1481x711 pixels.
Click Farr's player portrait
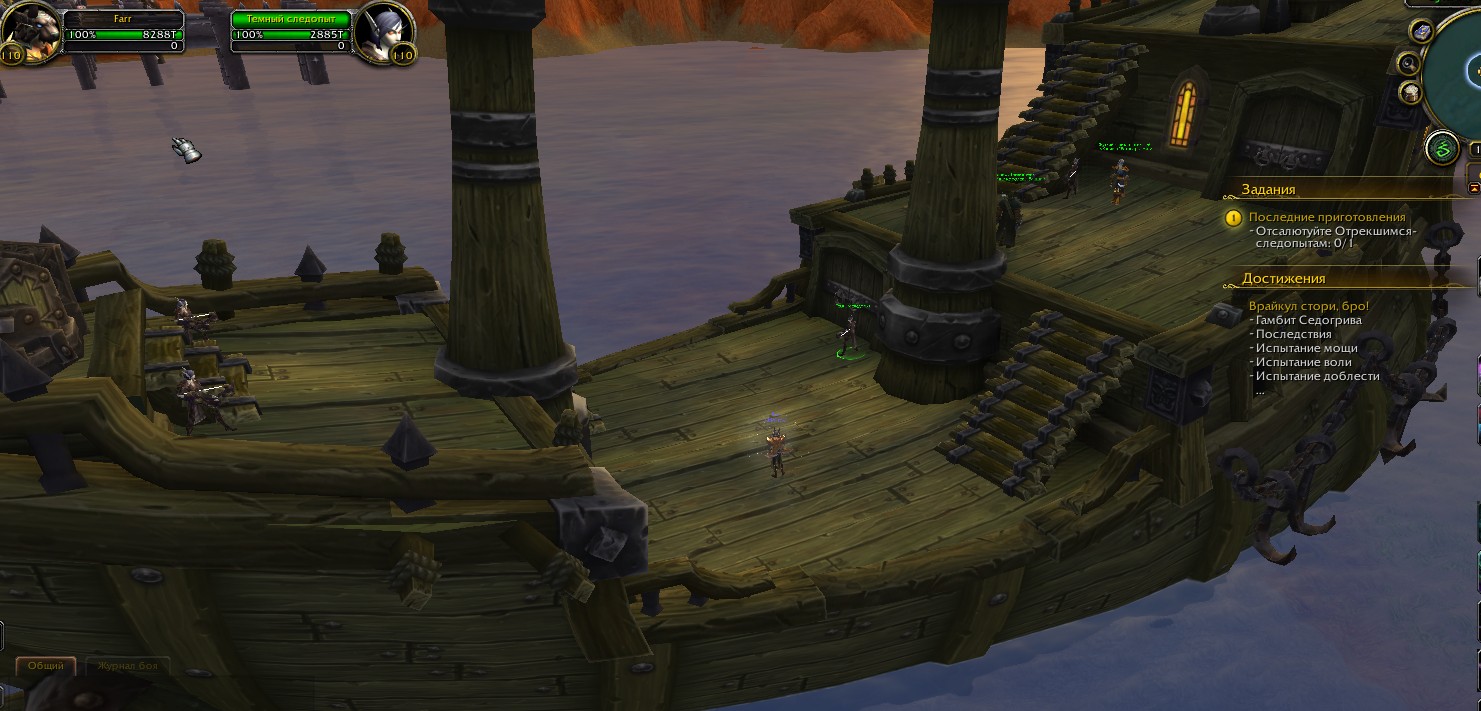coord(30,32)
